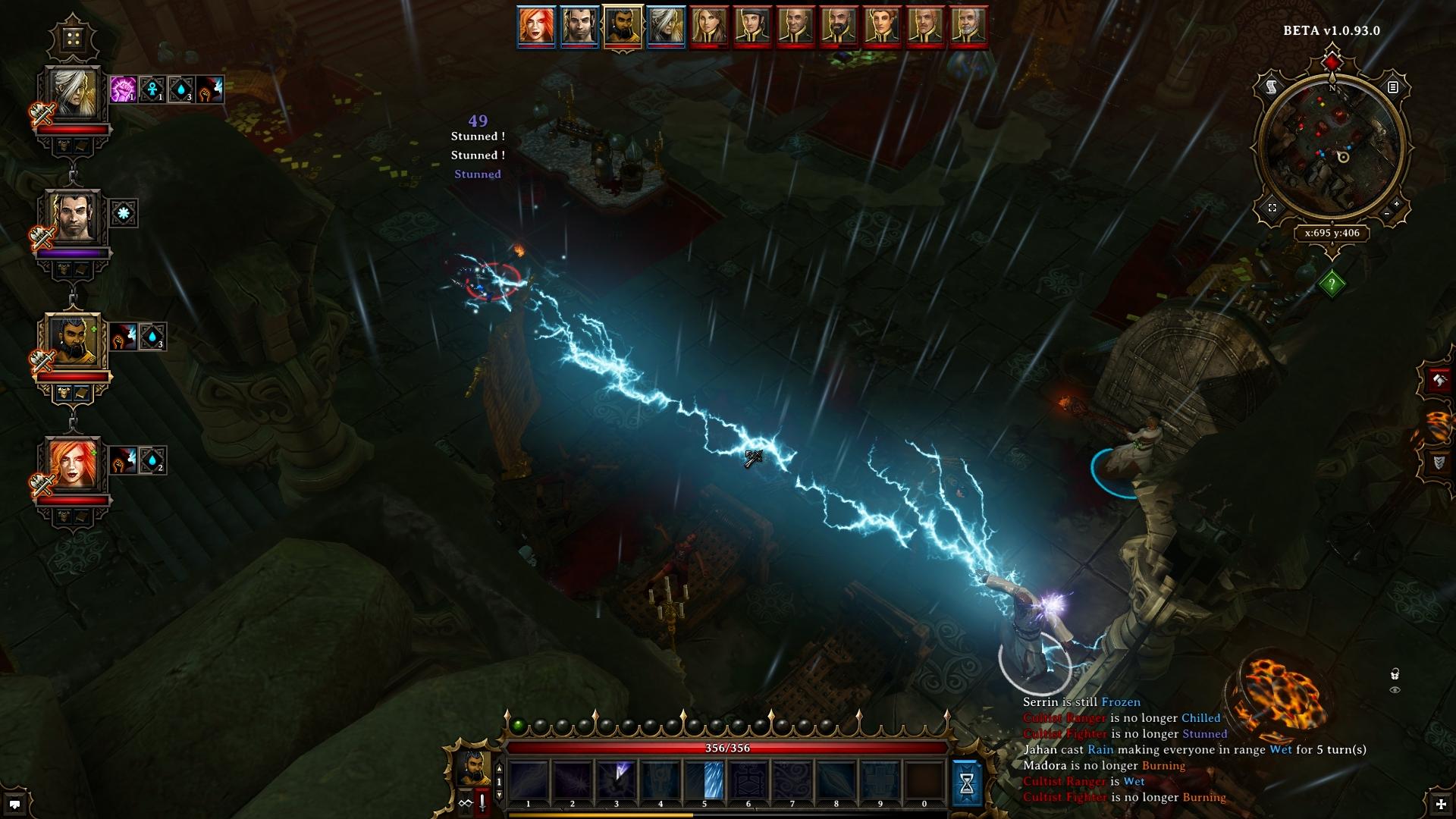This screenshot has width=1456, height=819.
Task: Click the red-haired woman in turn order
Action: point(536,26)
